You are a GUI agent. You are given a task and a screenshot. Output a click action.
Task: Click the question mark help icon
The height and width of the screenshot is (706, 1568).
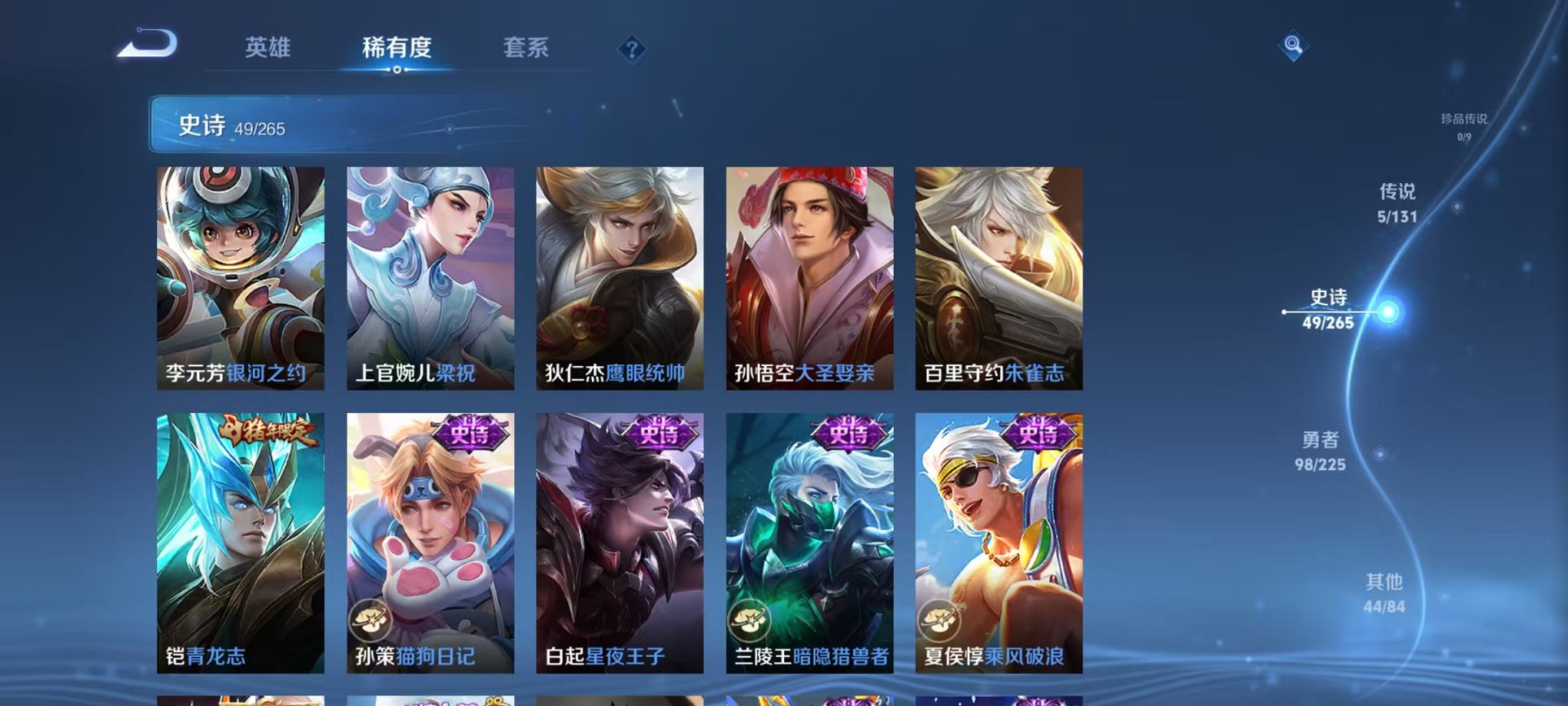click(632, 50)
